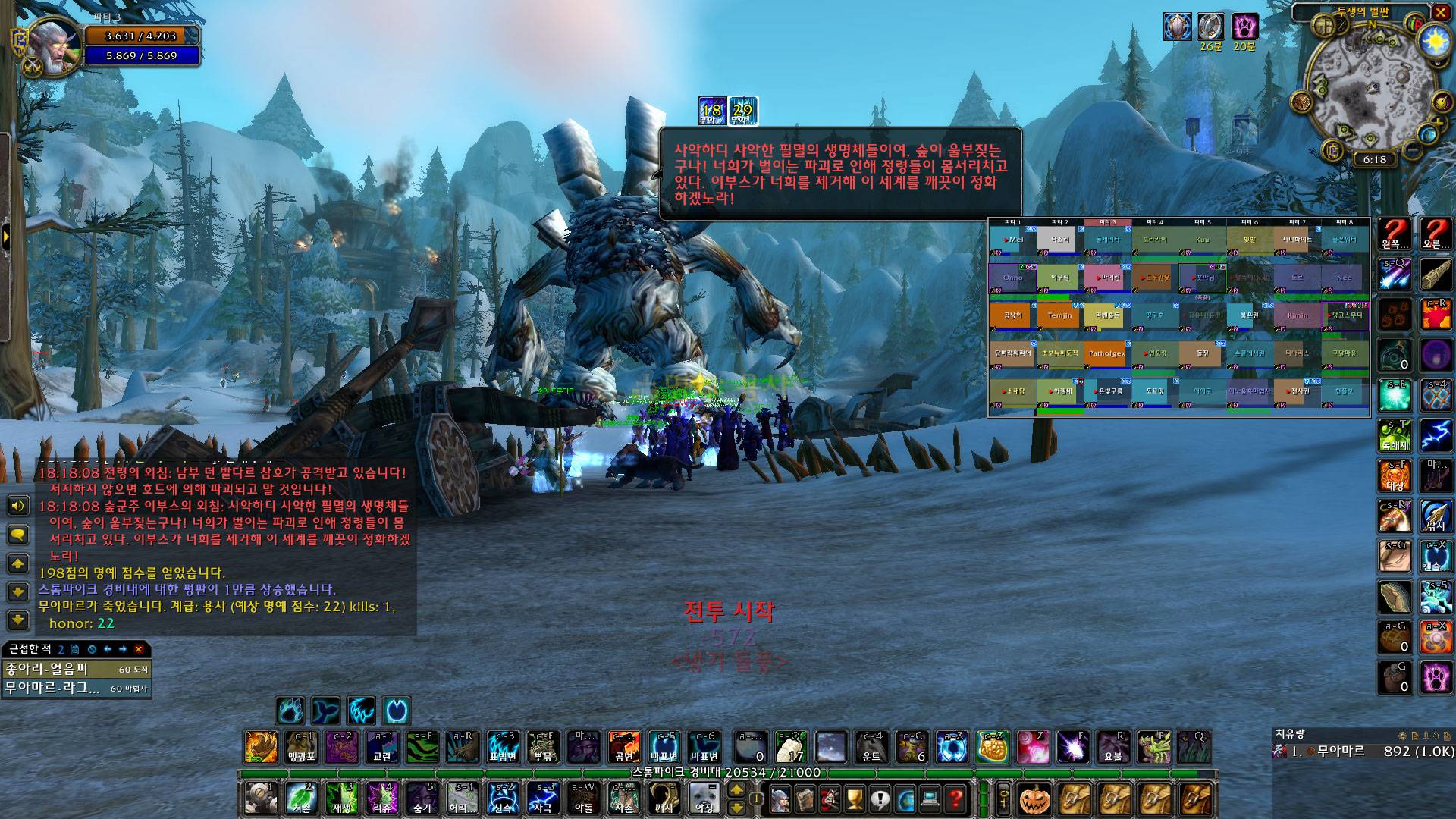Choose raid member Kjmin's frame
Screen dimensions: 1456x819
[1297, 315]
